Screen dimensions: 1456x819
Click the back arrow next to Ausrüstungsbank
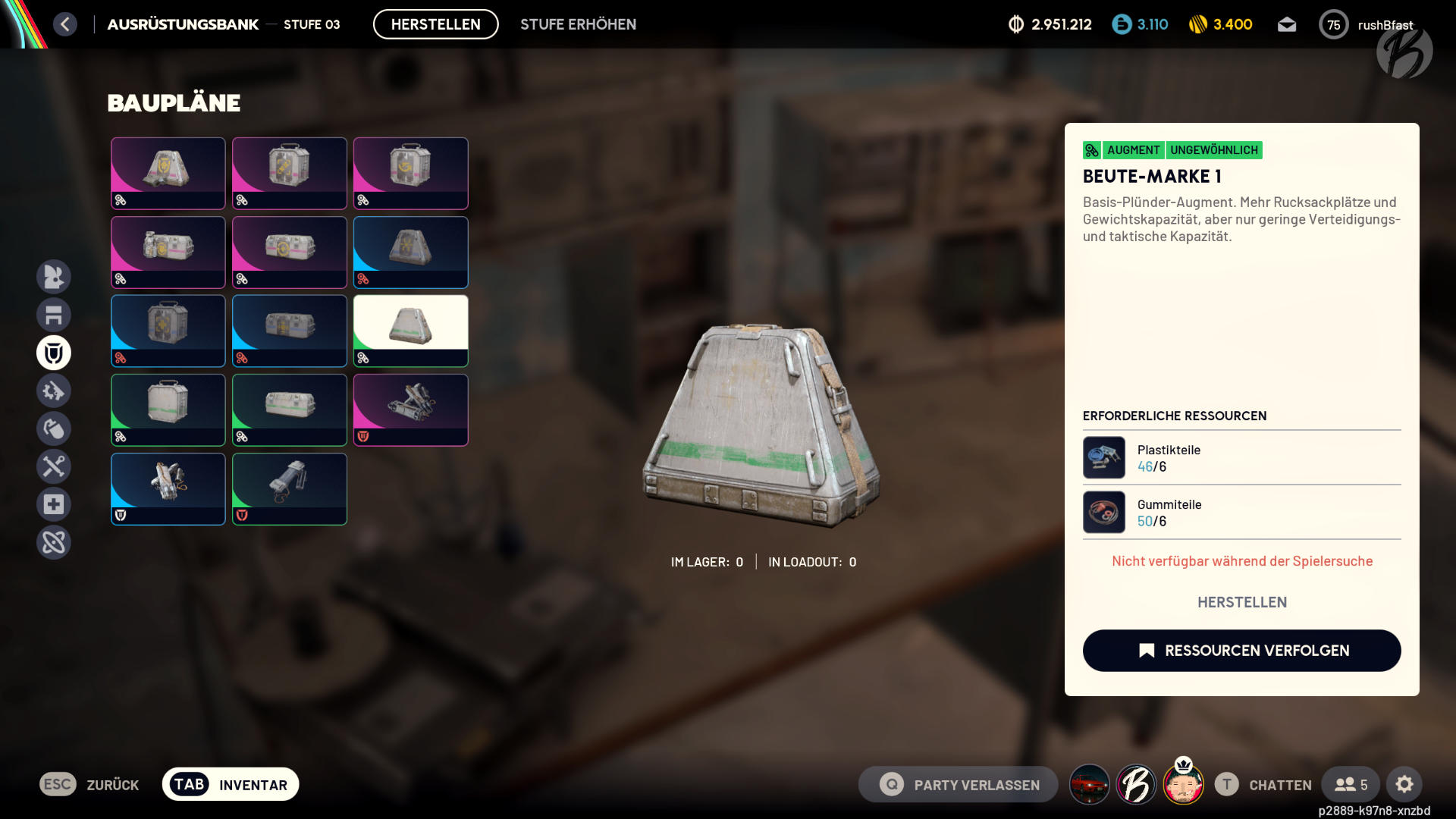pyautogui.click(x=65, y=24)
